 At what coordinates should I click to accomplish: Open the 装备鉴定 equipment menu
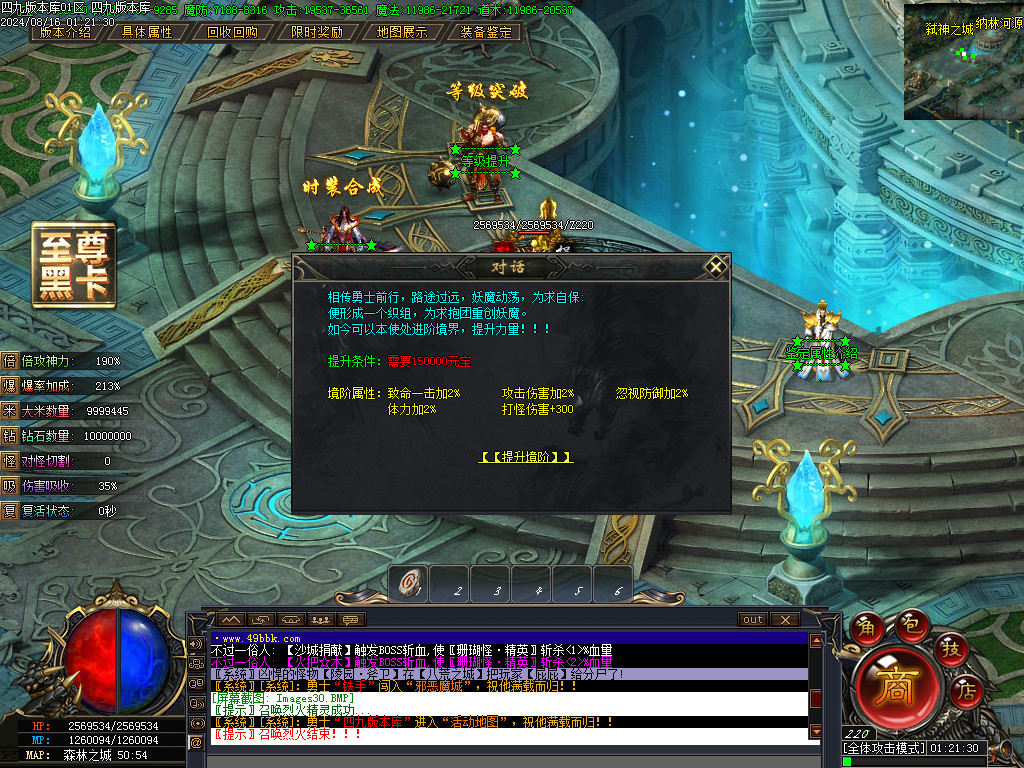(x=486, y=32)
